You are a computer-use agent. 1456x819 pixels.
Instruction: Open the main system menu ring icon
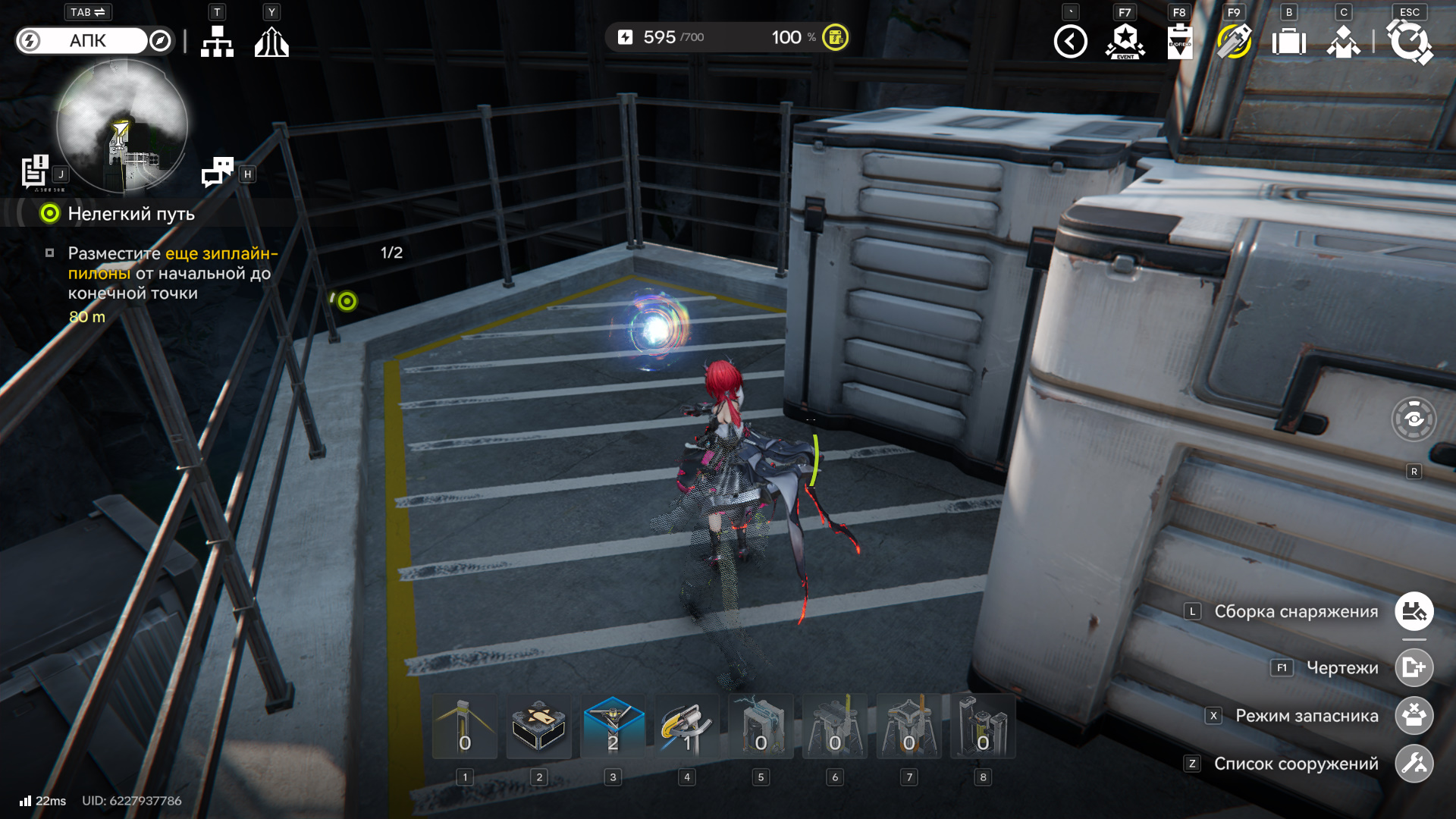(1409, 42)
